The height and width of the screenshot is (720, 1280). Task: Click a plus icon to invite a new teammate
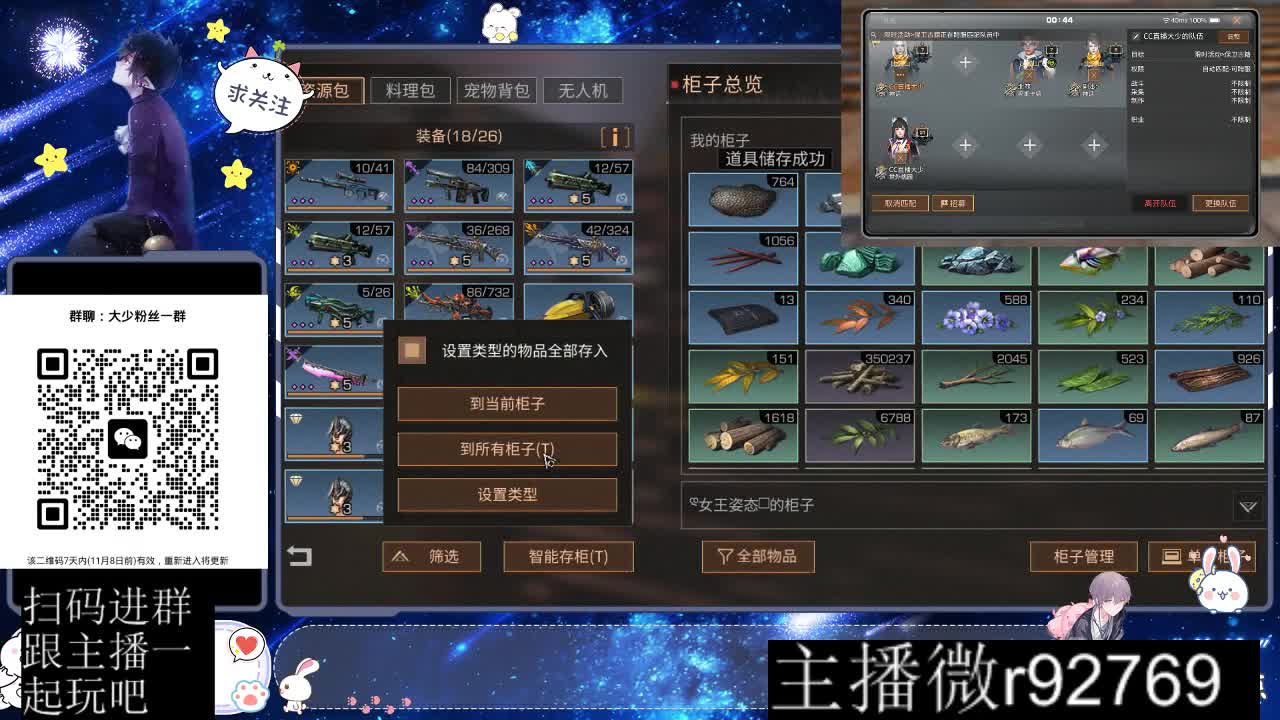[966, 62]
